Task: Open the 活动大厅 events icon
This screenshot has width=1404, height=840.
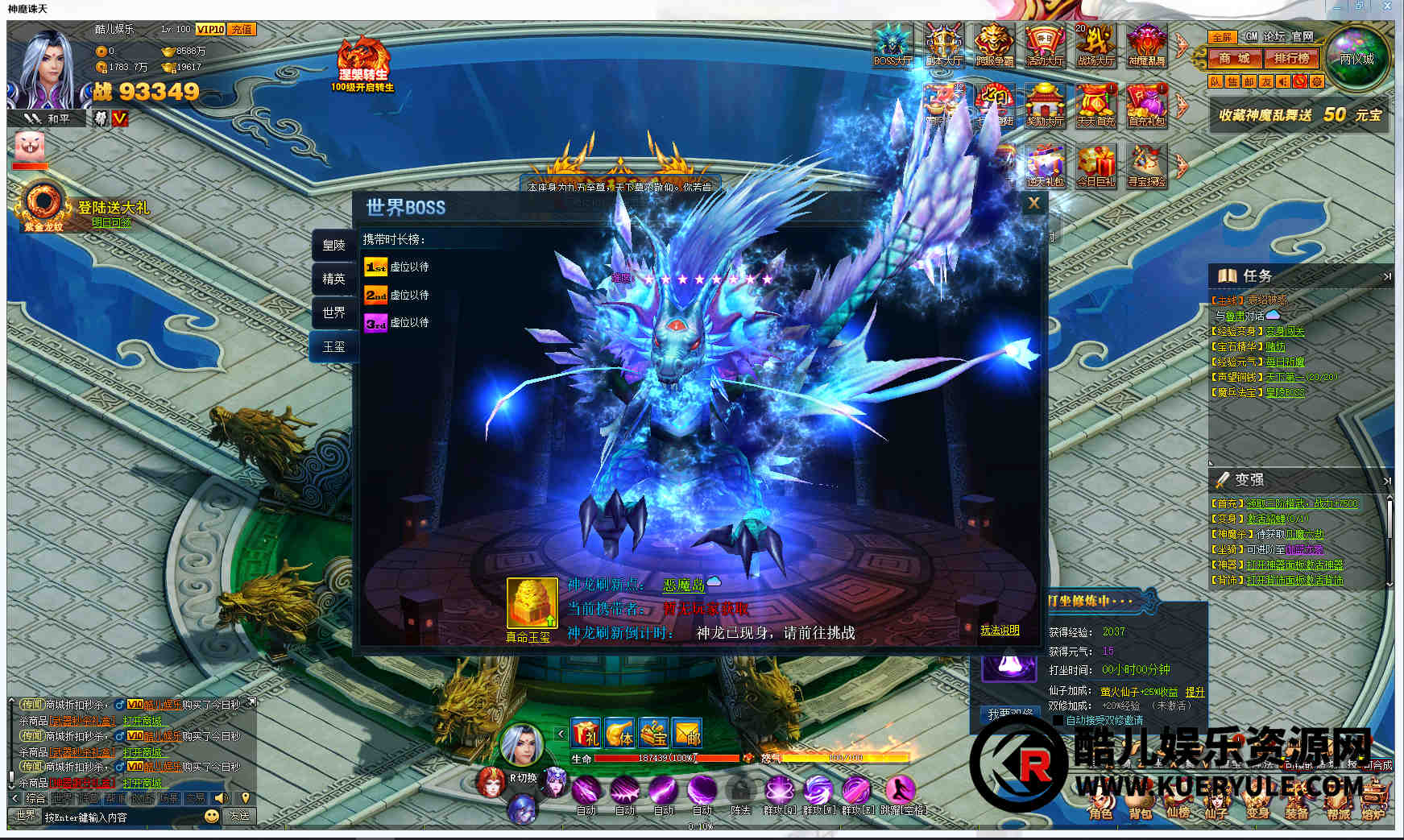Action: 1045,44
